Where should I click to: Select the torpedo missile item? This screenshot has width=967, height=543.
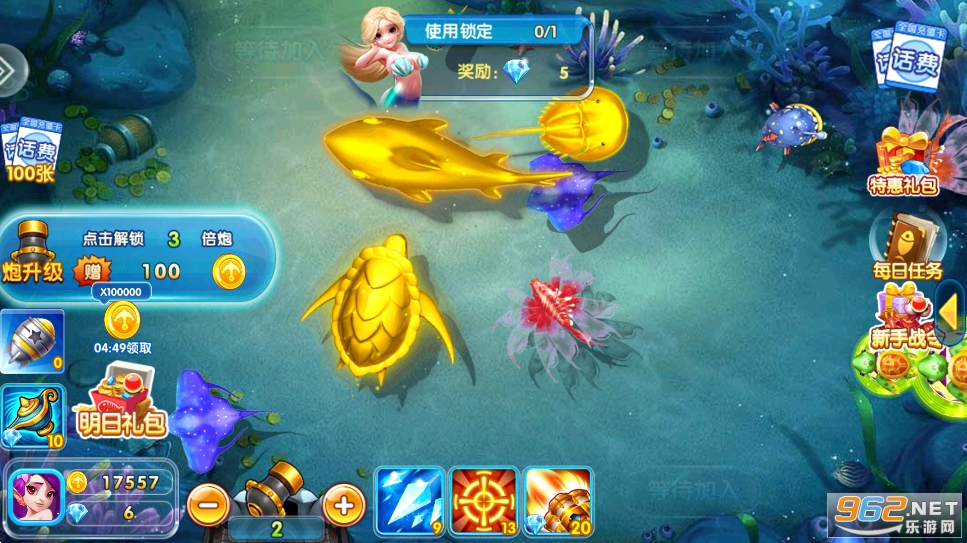(x=31, y=341)
